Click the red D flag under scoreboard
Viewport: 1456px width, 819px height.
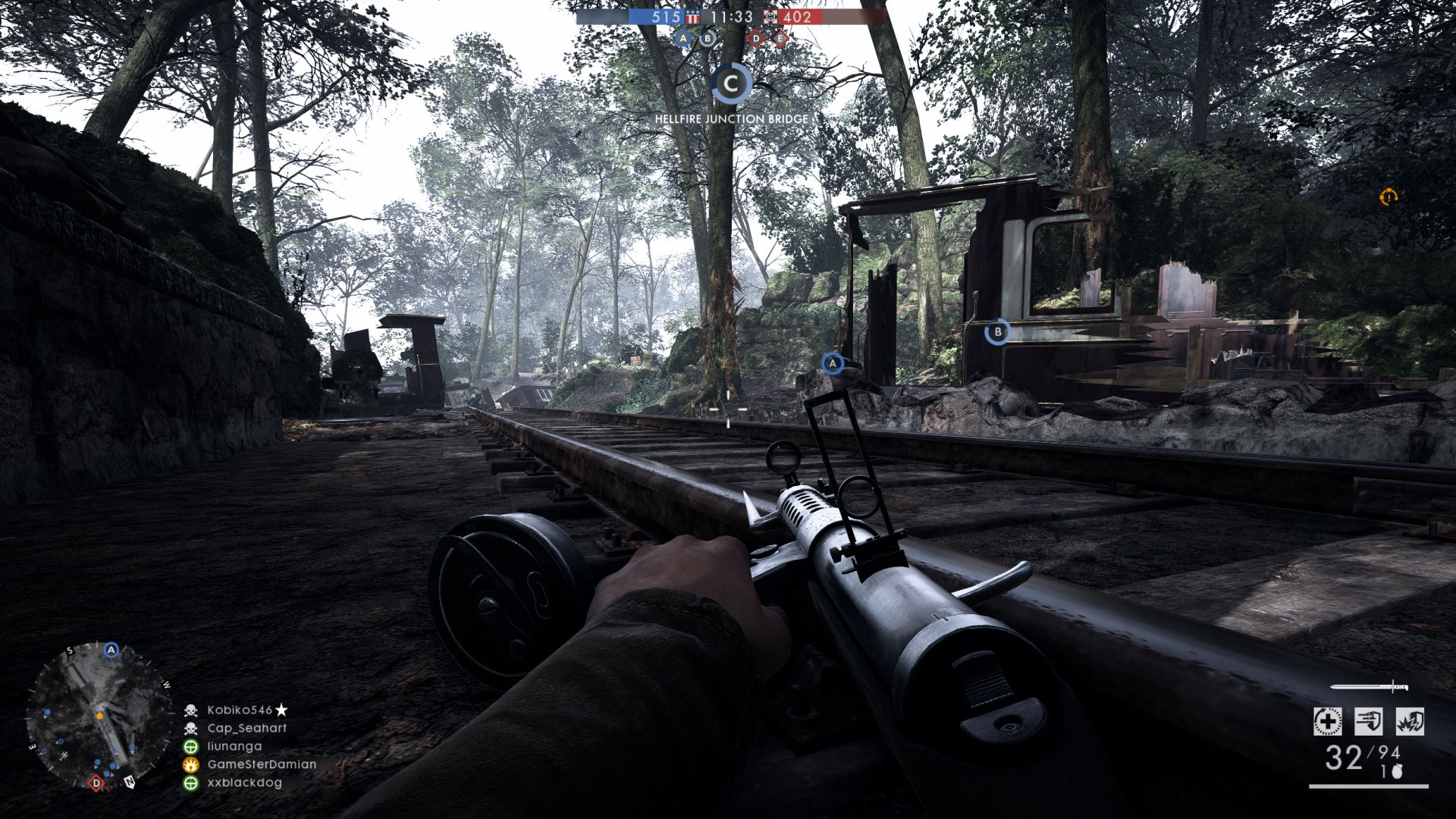(755, 38)
